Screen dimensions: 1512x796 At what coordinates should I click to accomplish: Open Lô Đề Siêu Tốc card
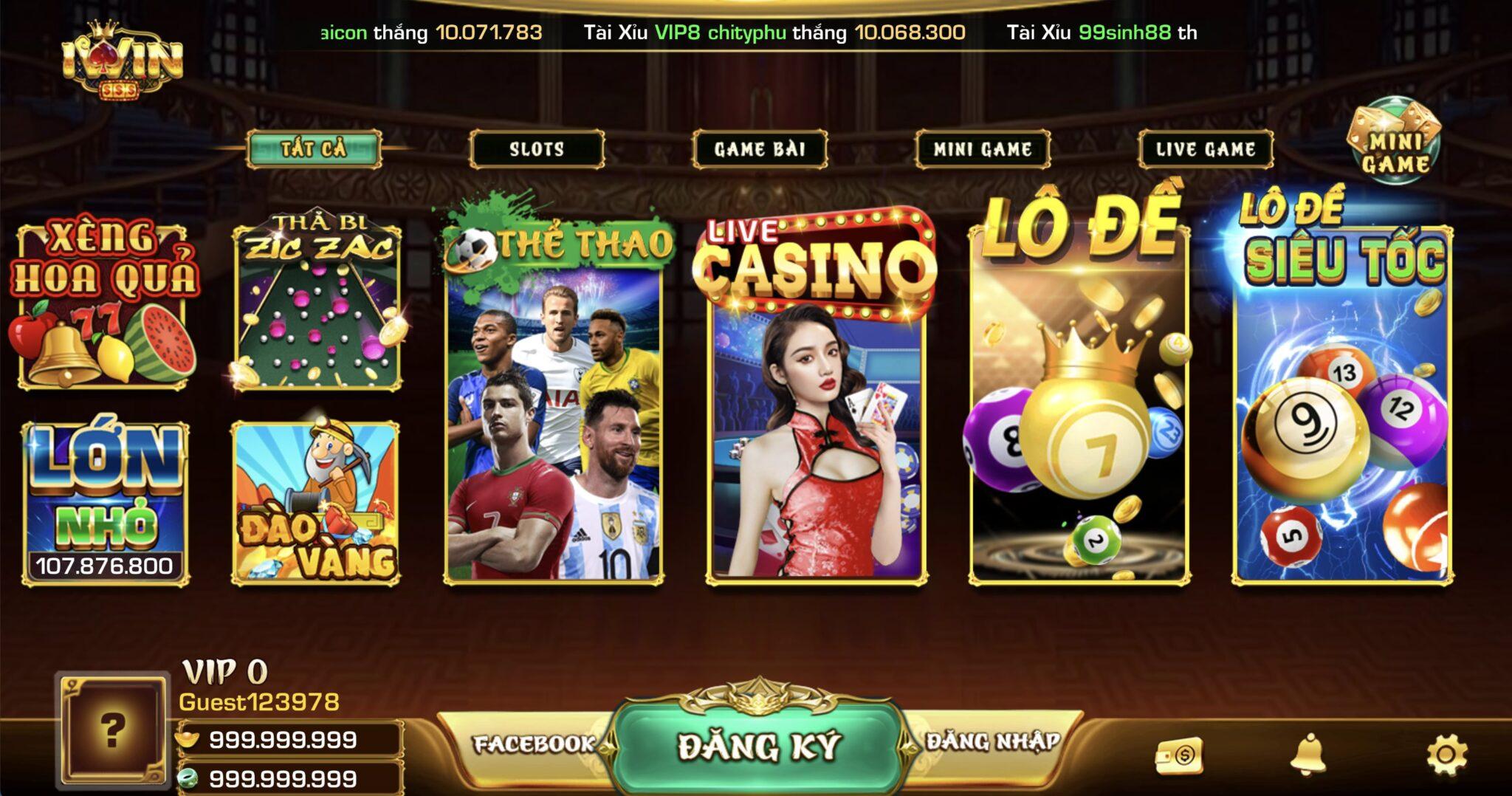pyautogui.click(x=1342, y=399)
